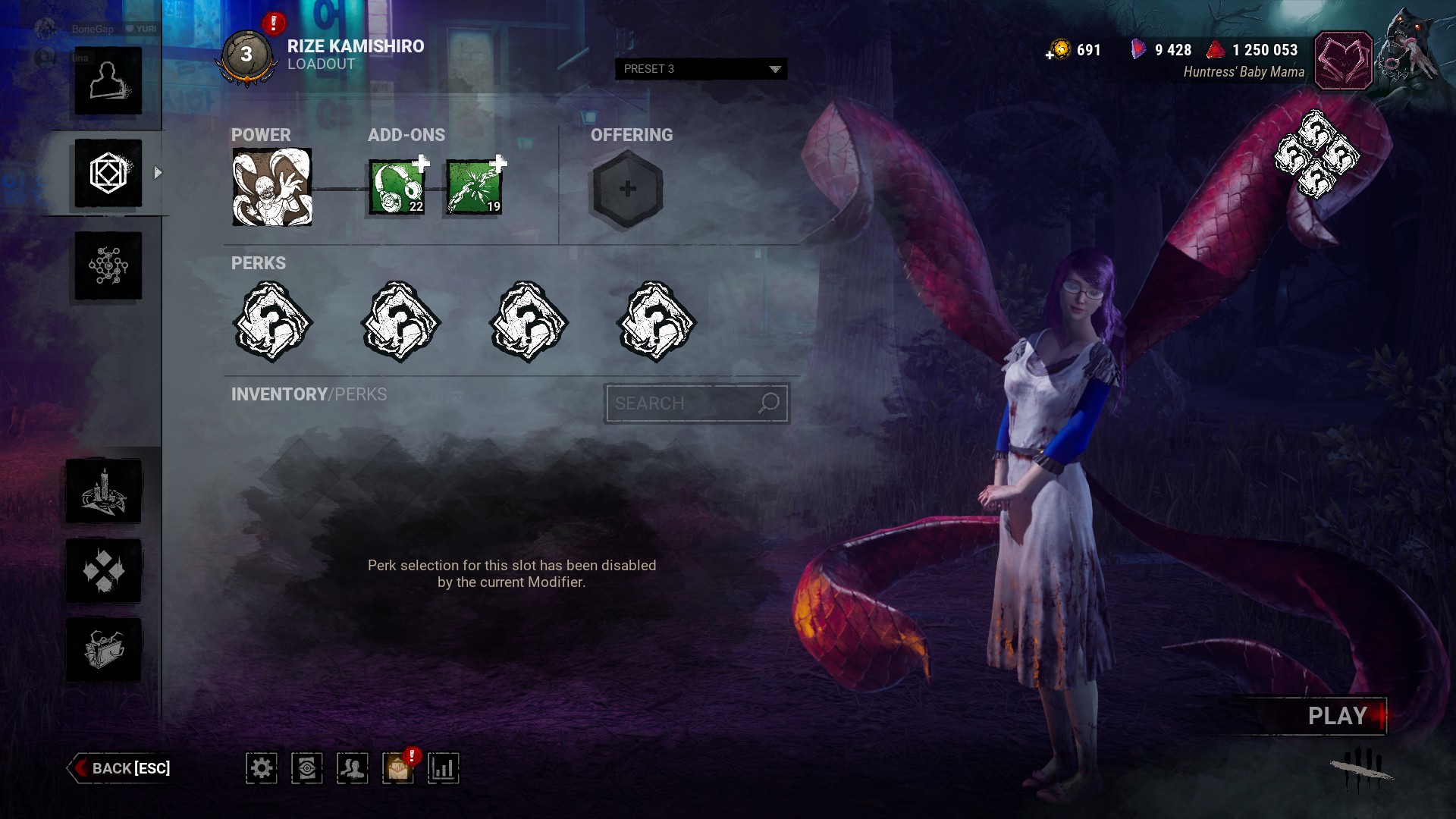
Task: Select the green add-on with count 19
Action: (x=475, y=187)
